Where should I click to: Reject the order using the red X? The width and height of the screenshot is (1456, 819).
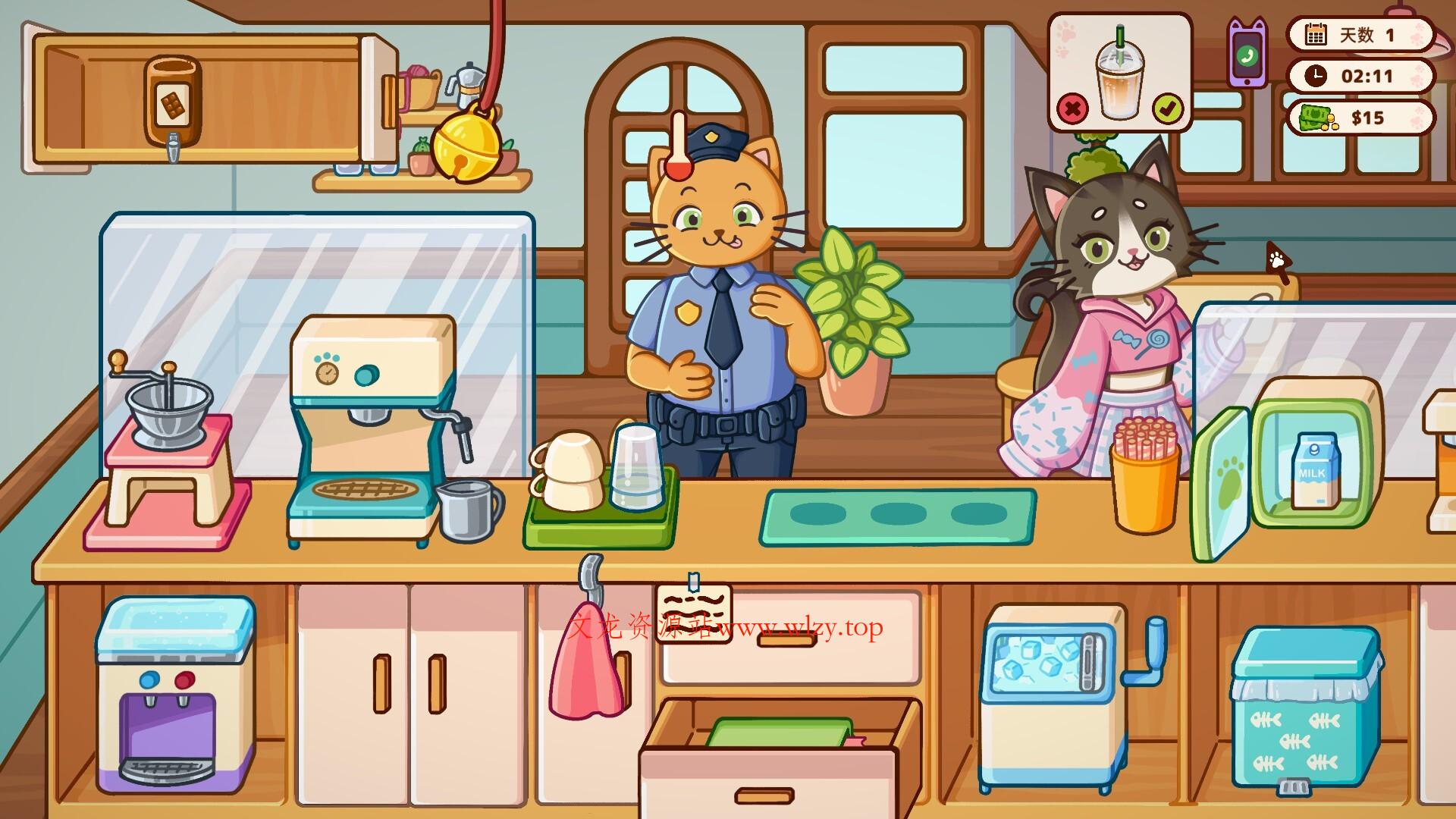1073,109
